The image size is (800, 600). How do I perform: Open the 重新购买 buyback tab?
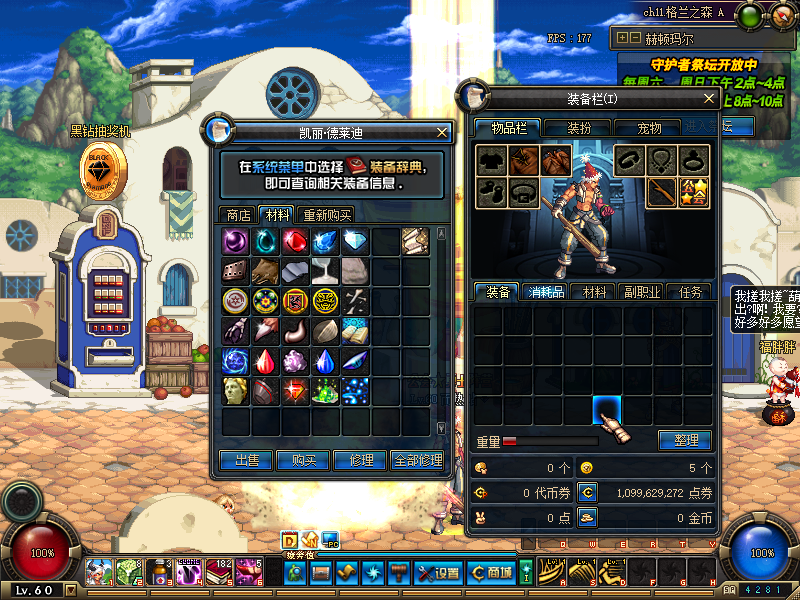click(327, 215)
